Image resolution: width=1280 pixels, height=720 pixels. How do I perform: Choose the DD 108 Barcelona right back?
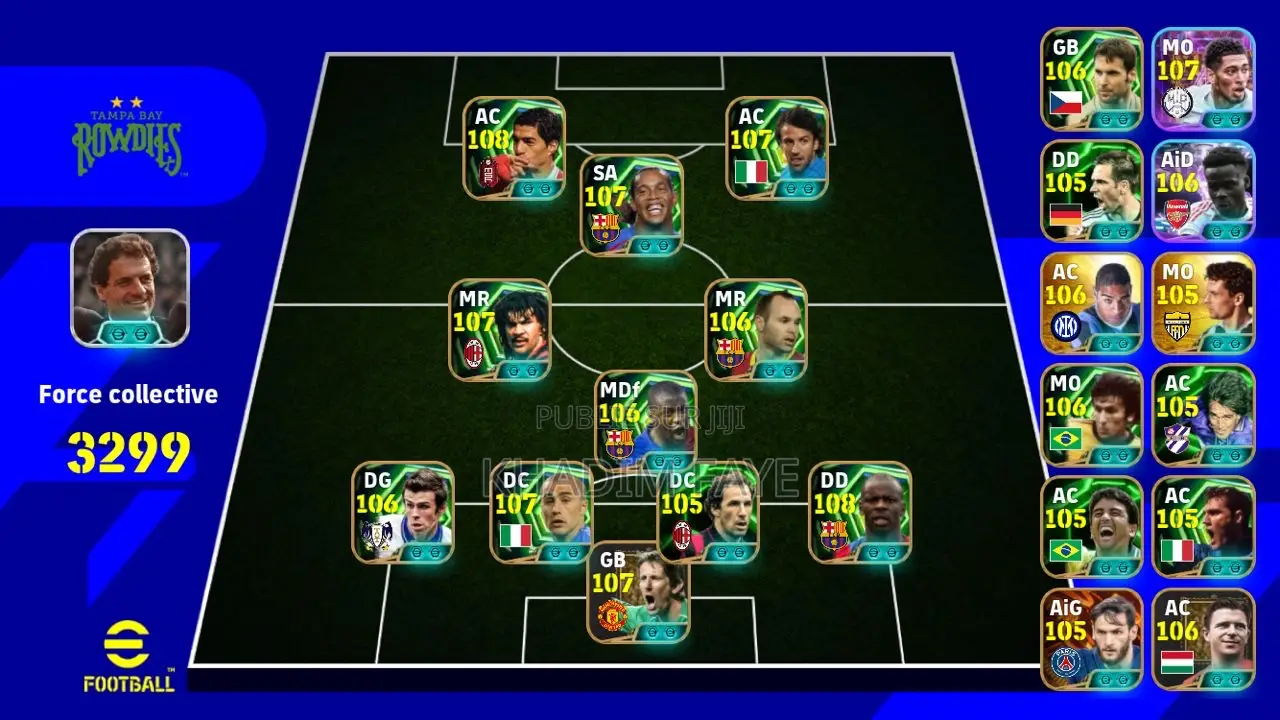coord(860,512)
